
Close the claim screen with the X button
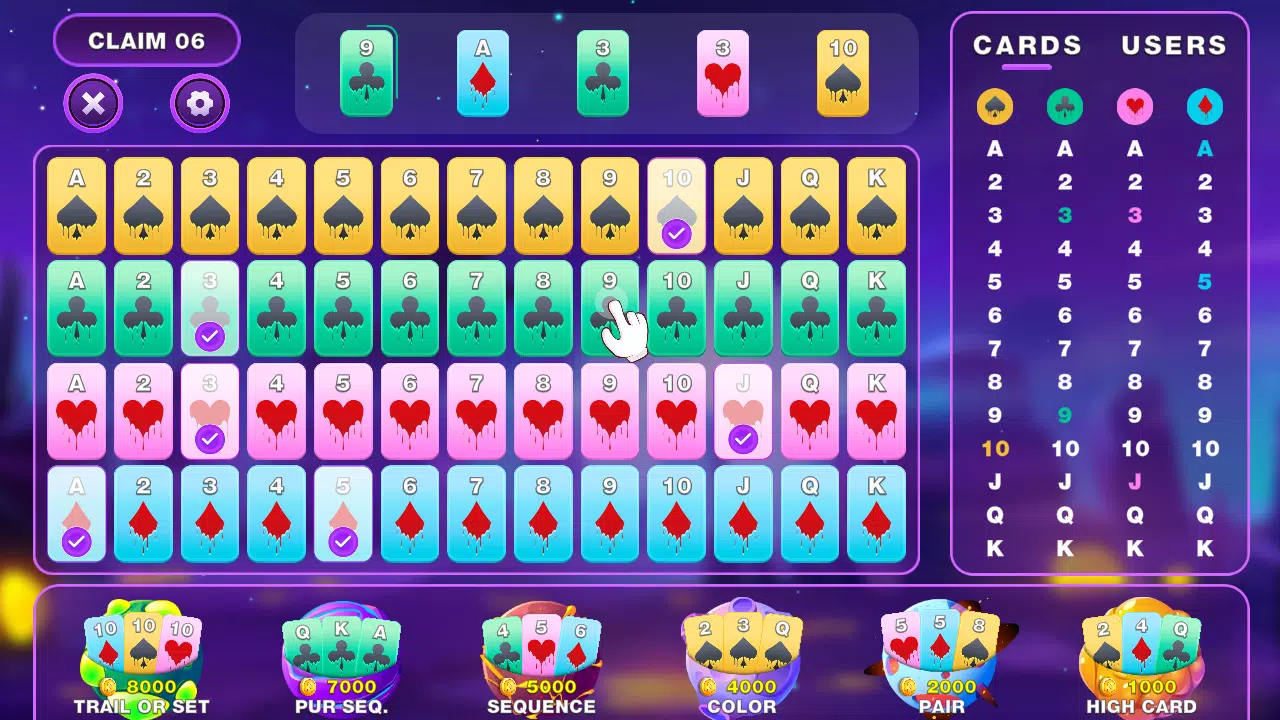coord(93,104)
